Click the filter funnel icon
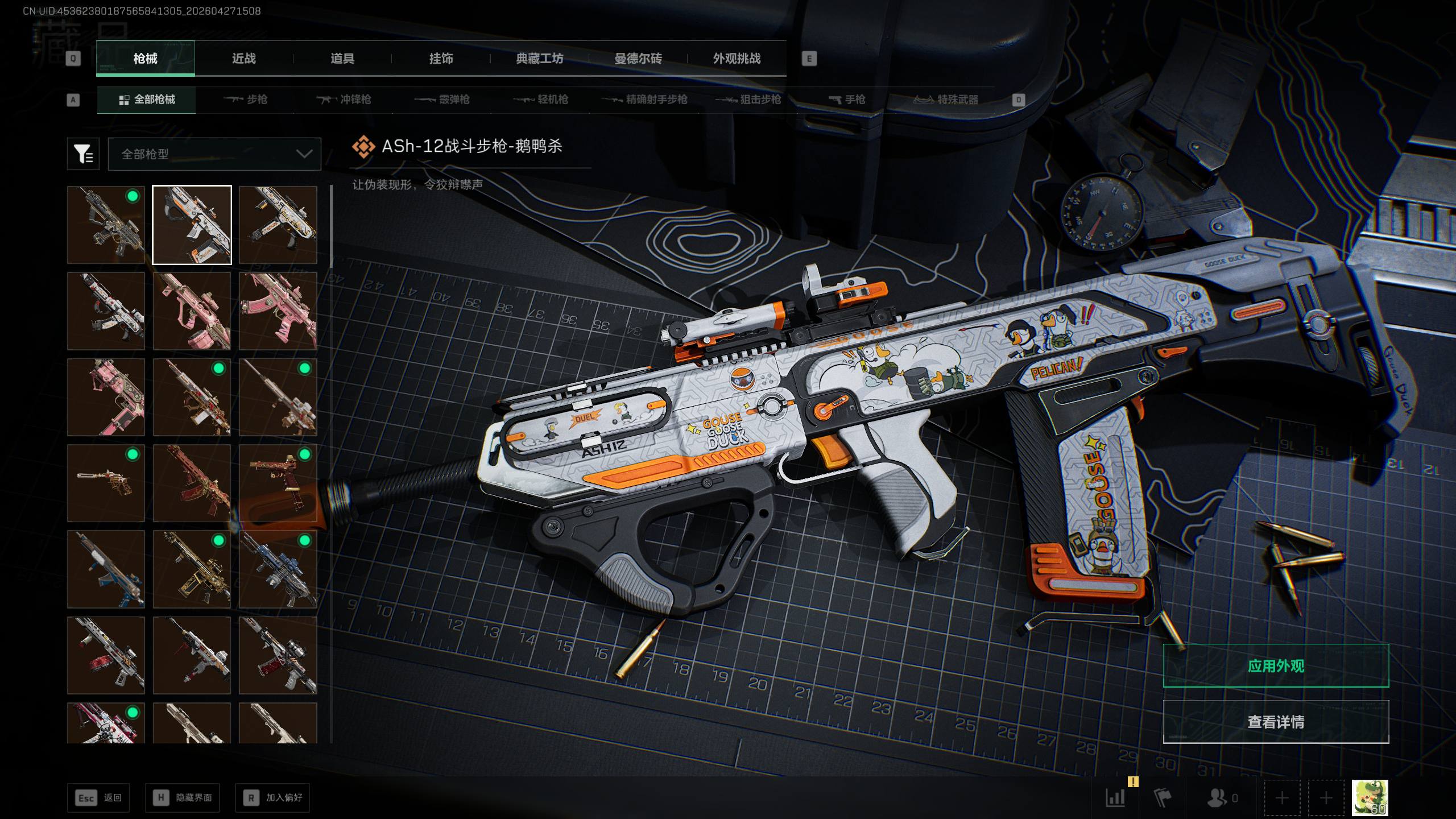Image resolution: width=1456 pixels, height=819 pixels. point(83,154)
